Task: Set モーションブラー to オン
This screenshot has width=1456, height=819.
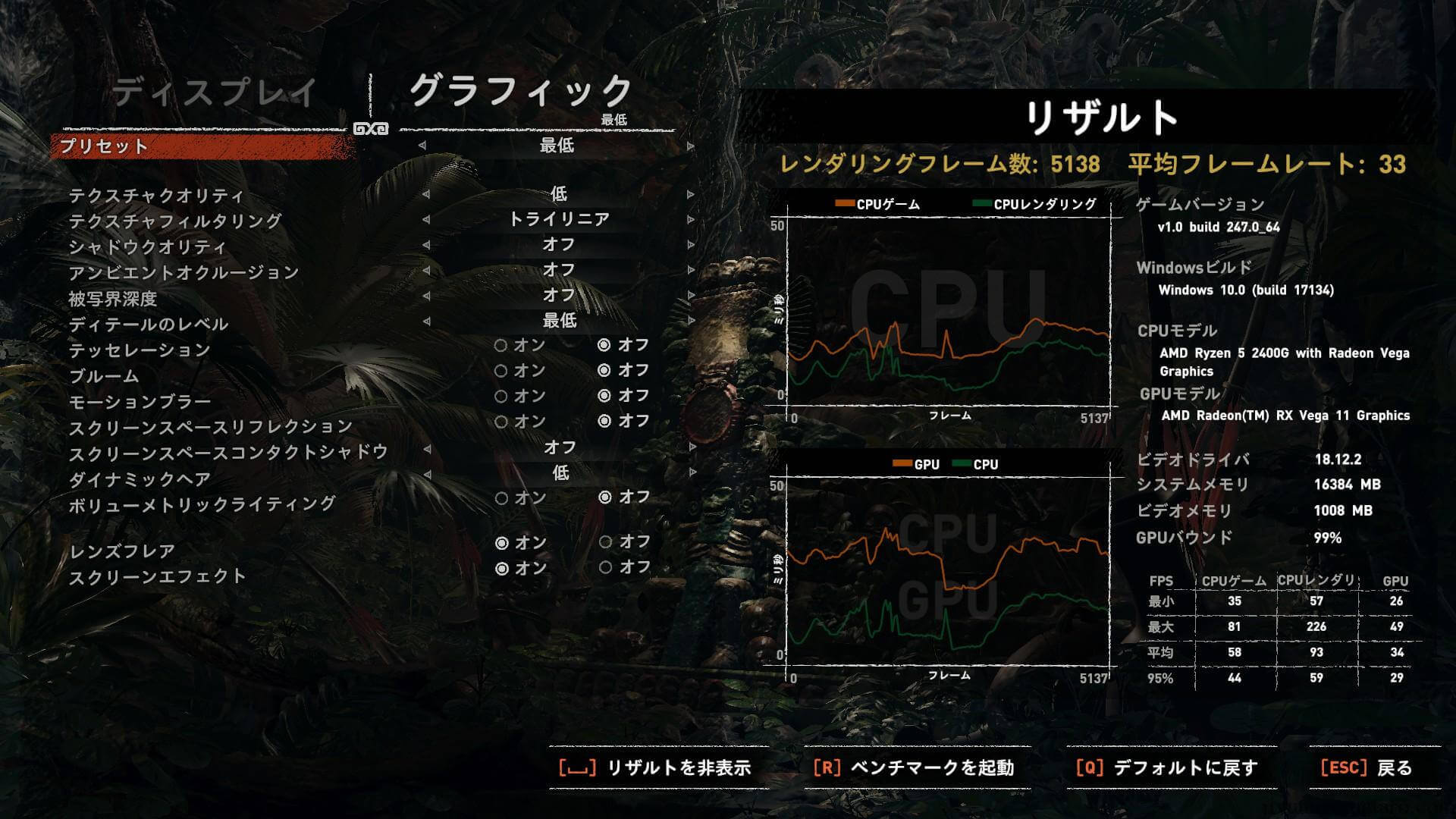Action: pyautogui.click(x=500, y=396)
